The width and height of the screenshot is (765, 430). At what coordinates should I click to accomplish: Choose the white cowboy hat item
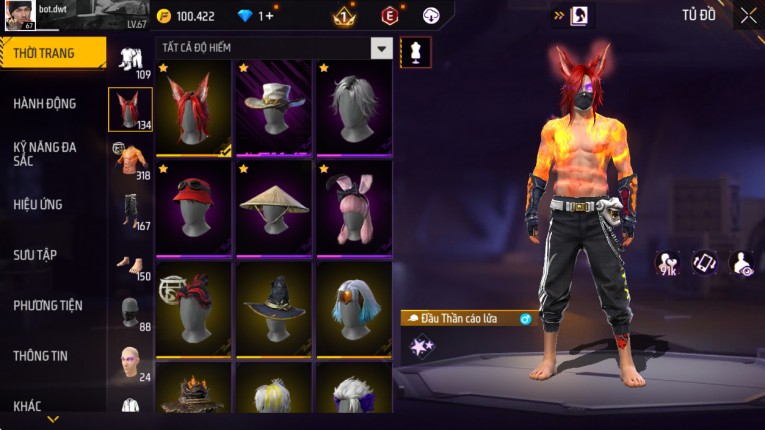pyautogui.click(x=274, y=109)
